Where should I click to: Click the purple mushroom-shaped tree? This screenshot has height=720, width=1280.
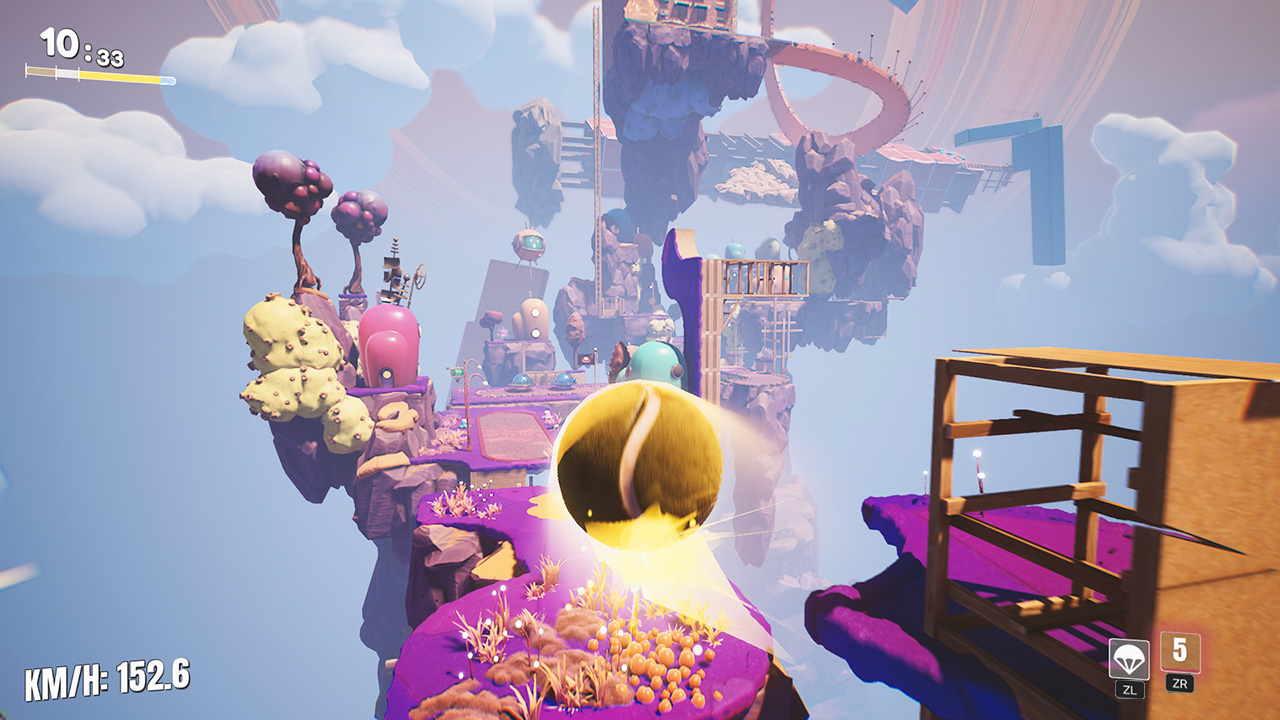pyautogui.click(x=290, y=185)
